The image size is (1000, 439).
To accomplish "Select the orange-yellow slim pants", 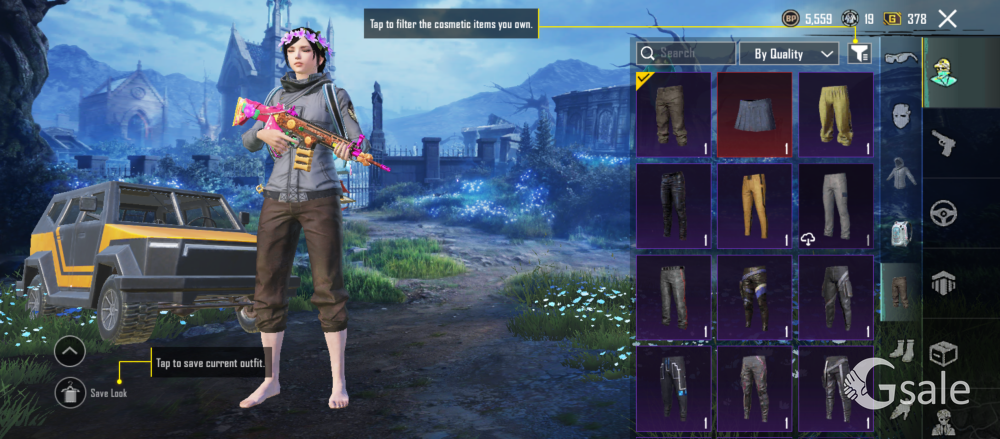I will 754,205.
